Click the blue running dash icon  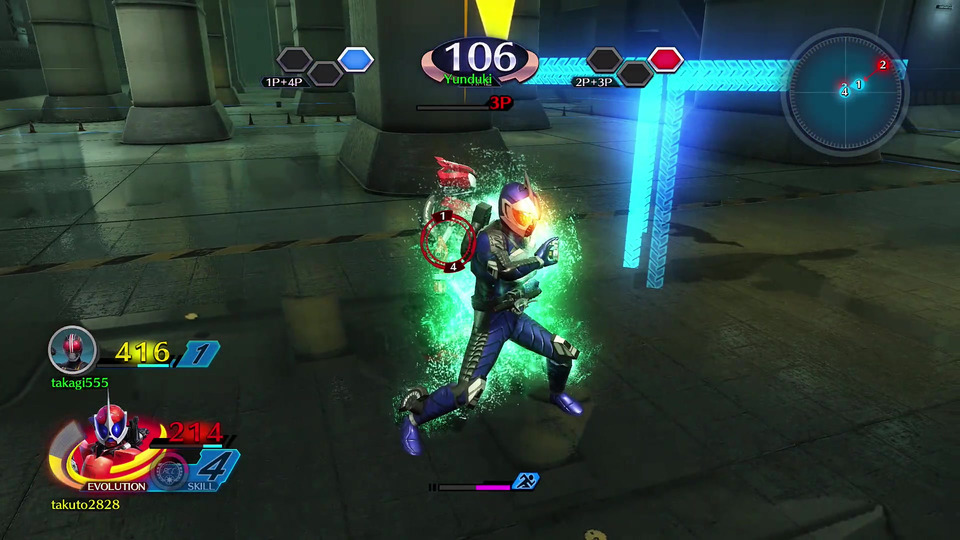tap(525, 481)
